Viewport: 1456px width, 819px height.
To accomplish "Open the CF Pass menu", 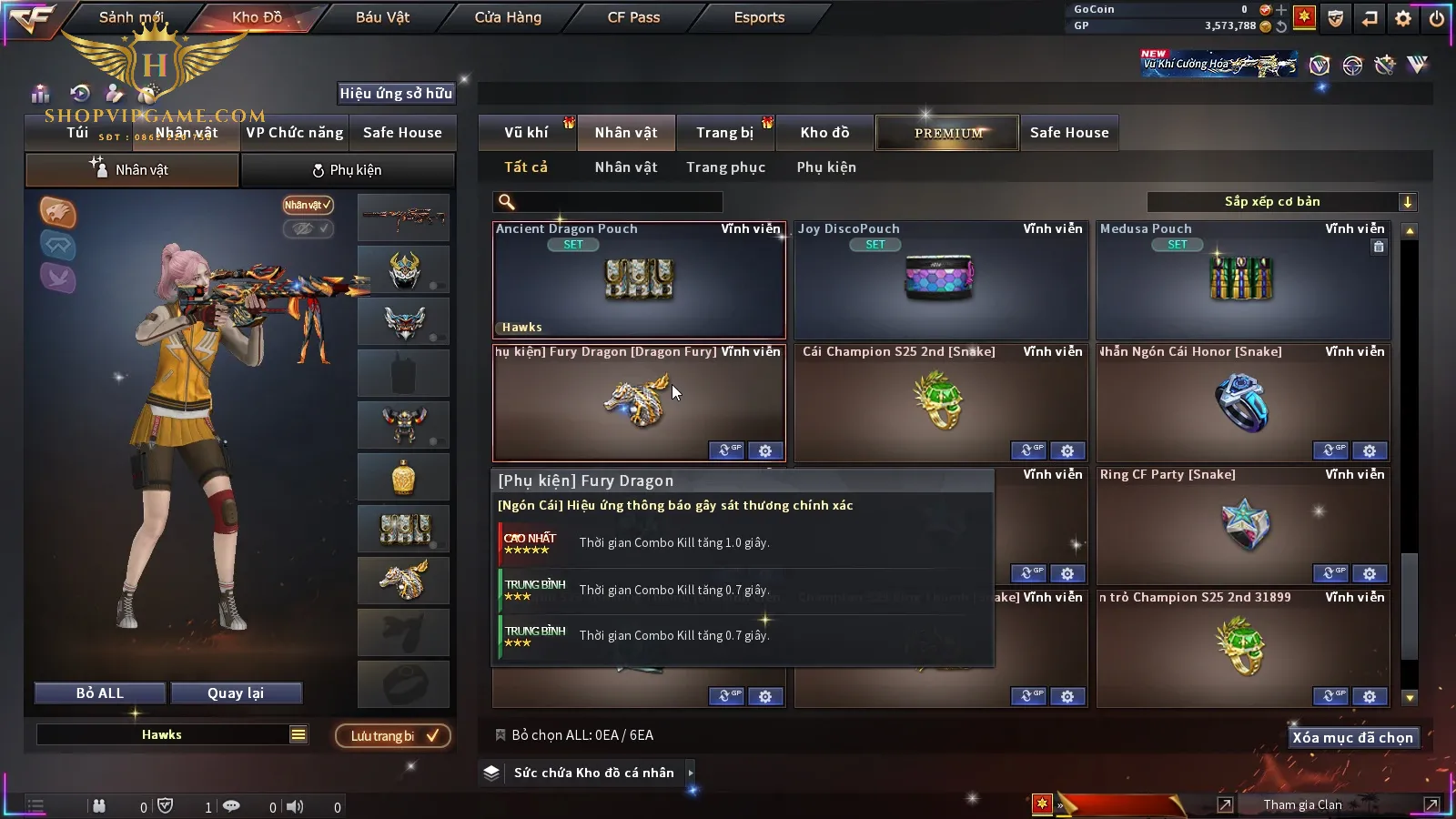I will 633,17.
